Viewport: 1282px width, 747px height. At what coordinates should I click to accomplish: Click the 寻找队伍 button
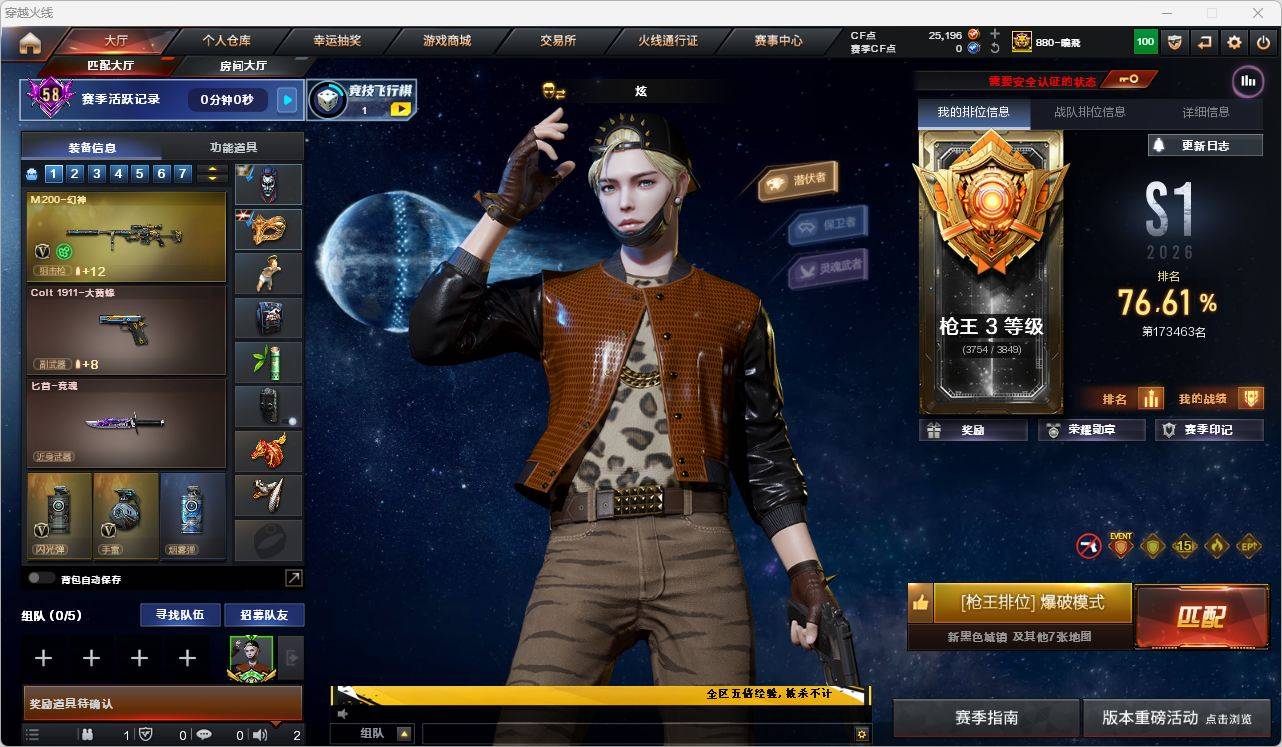click(179, 615)
